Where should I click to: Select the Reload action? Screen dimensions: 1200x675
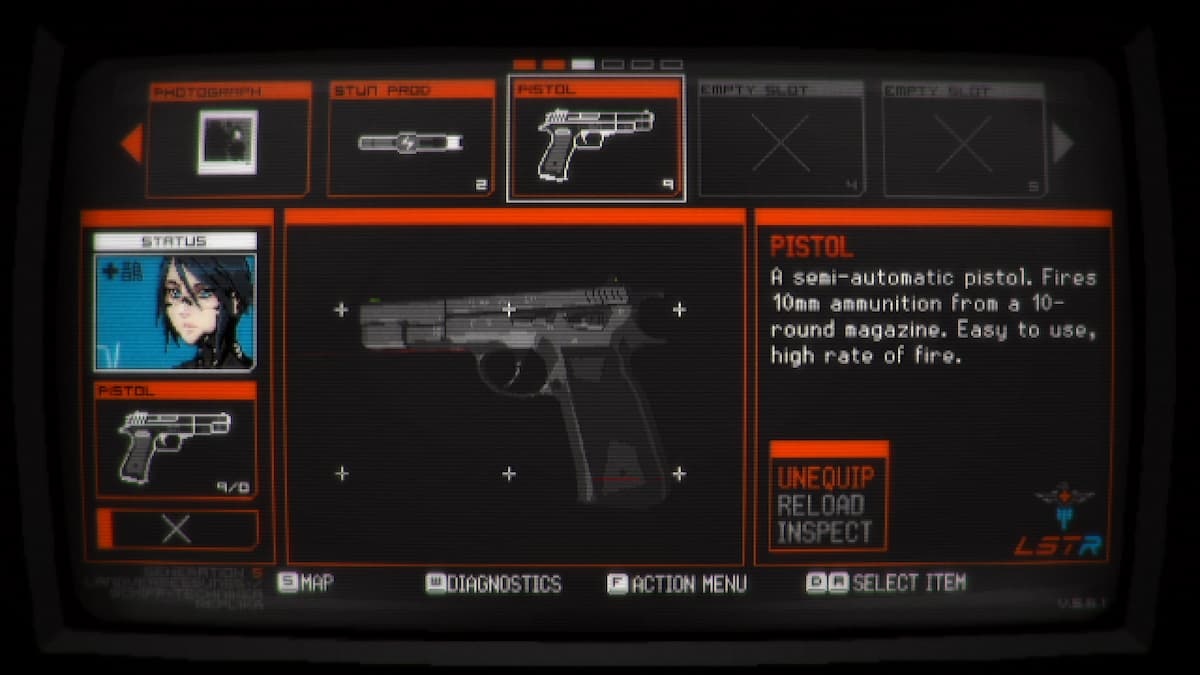coord(821,505)
